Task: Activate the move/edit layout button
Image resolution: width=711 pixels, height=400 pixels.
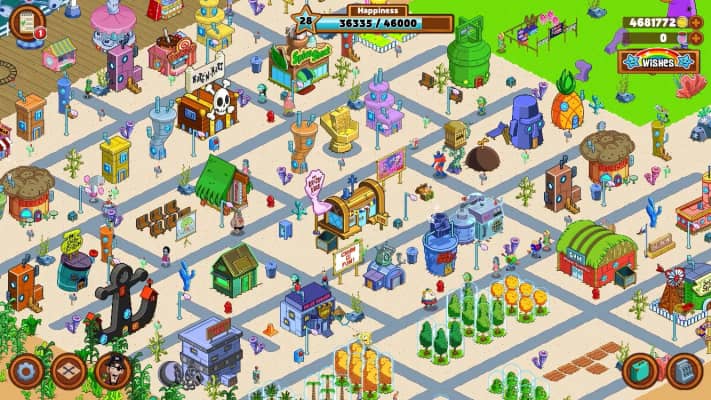Action: click(69, 371)
